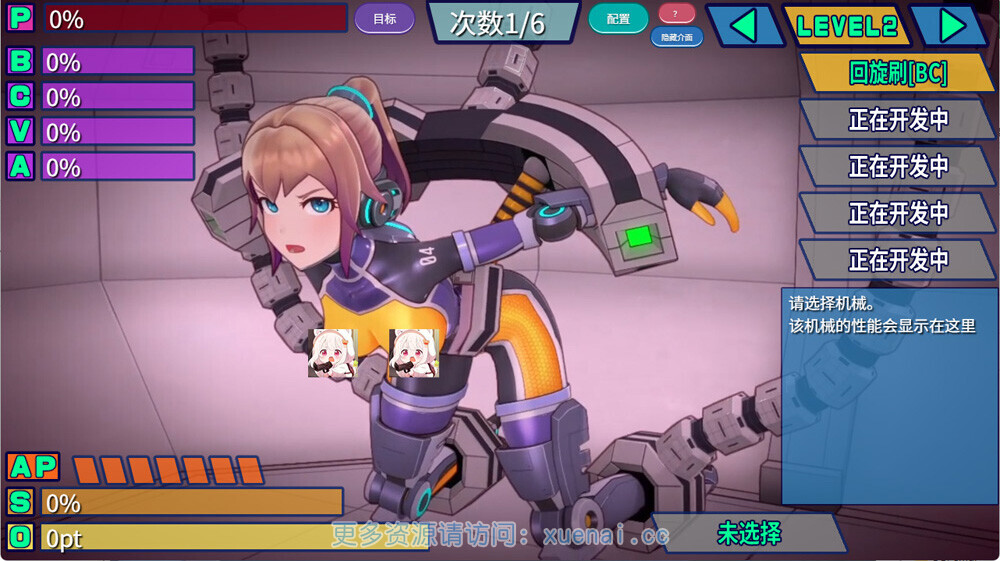Click the 未选择 button at the bottom

point(749,533)
